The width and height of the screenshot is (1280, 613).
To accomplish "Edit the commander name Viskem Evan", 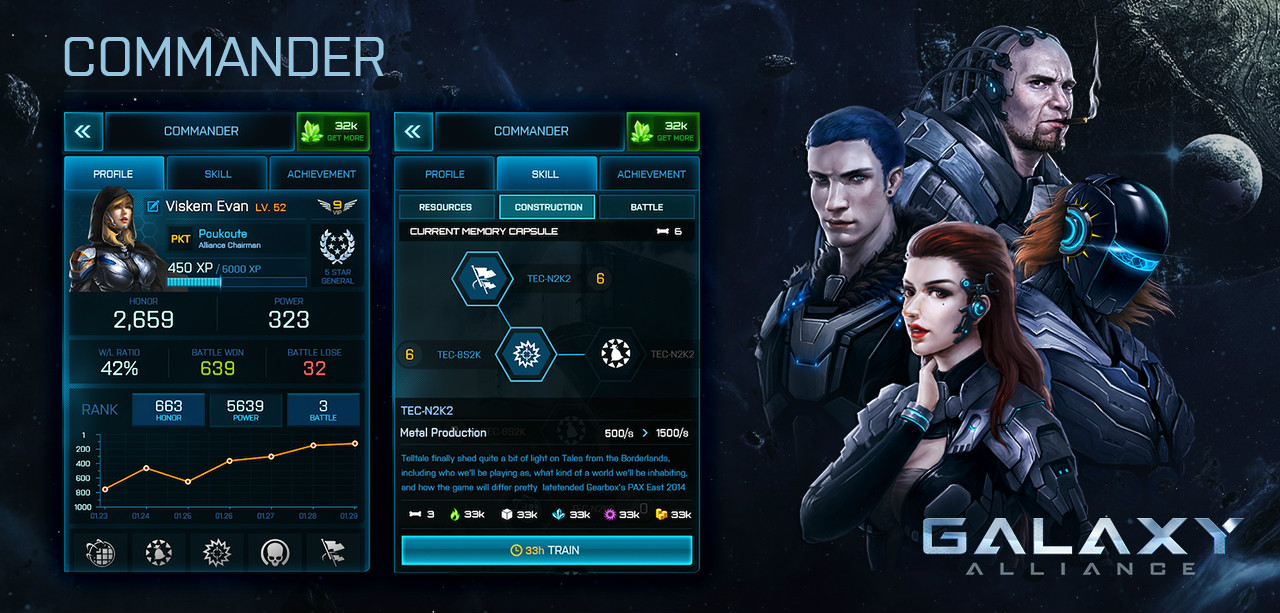I will click(x=153, y=207).
